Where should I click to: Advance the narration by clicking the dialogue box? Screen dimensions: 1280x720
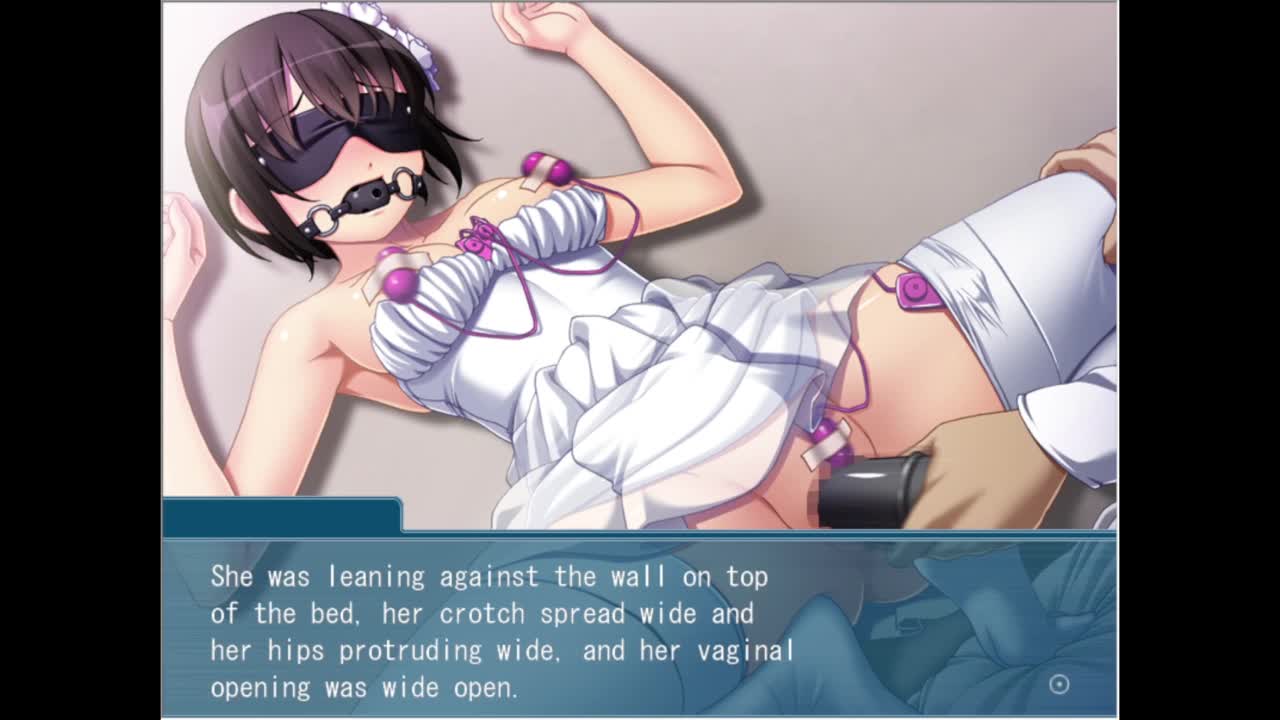pyautogui.click(x=640, y=628)
